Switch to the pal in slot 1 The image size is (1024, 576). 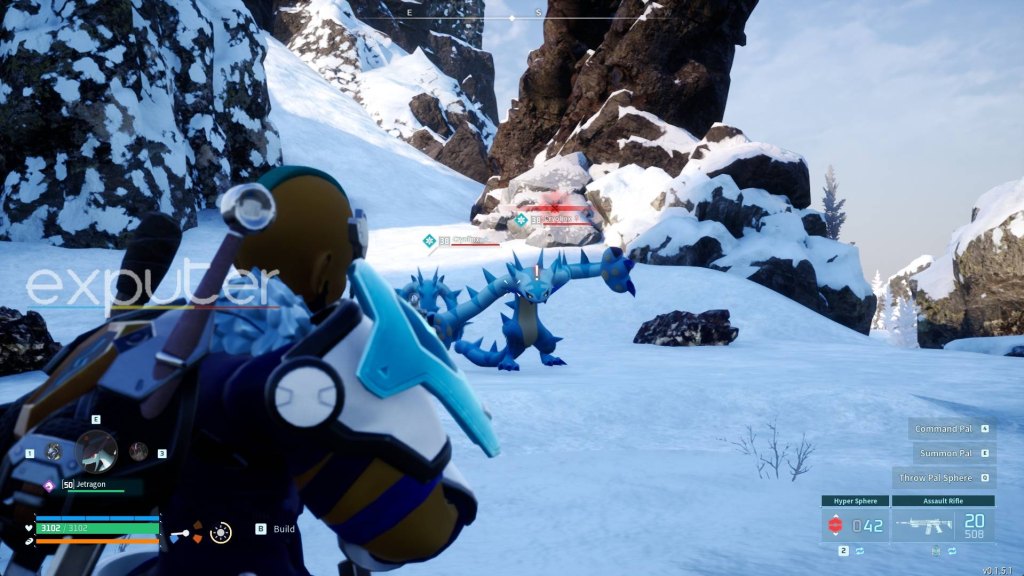click(x=53, y=452)
